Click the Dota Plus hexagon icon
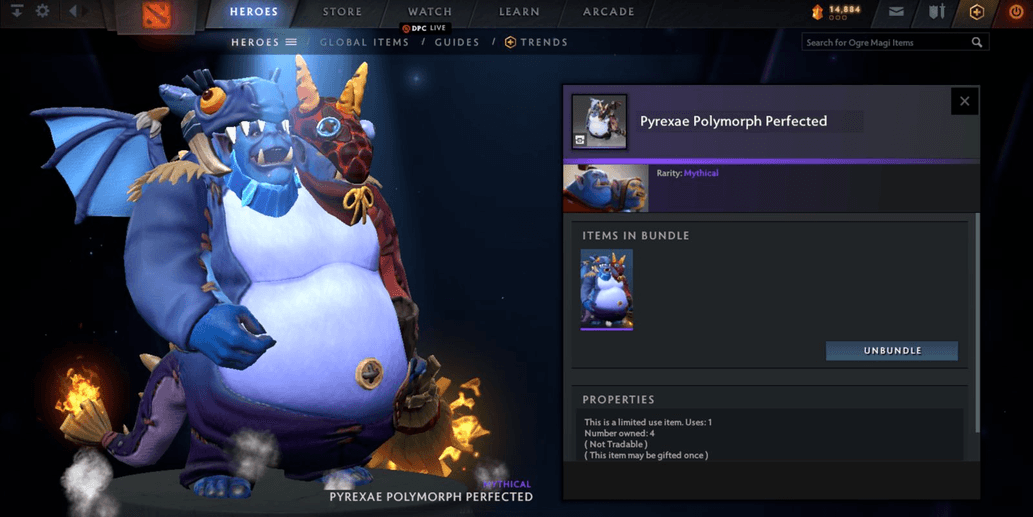The width and height of the screenshot is (1033, 517). [977, 13]
